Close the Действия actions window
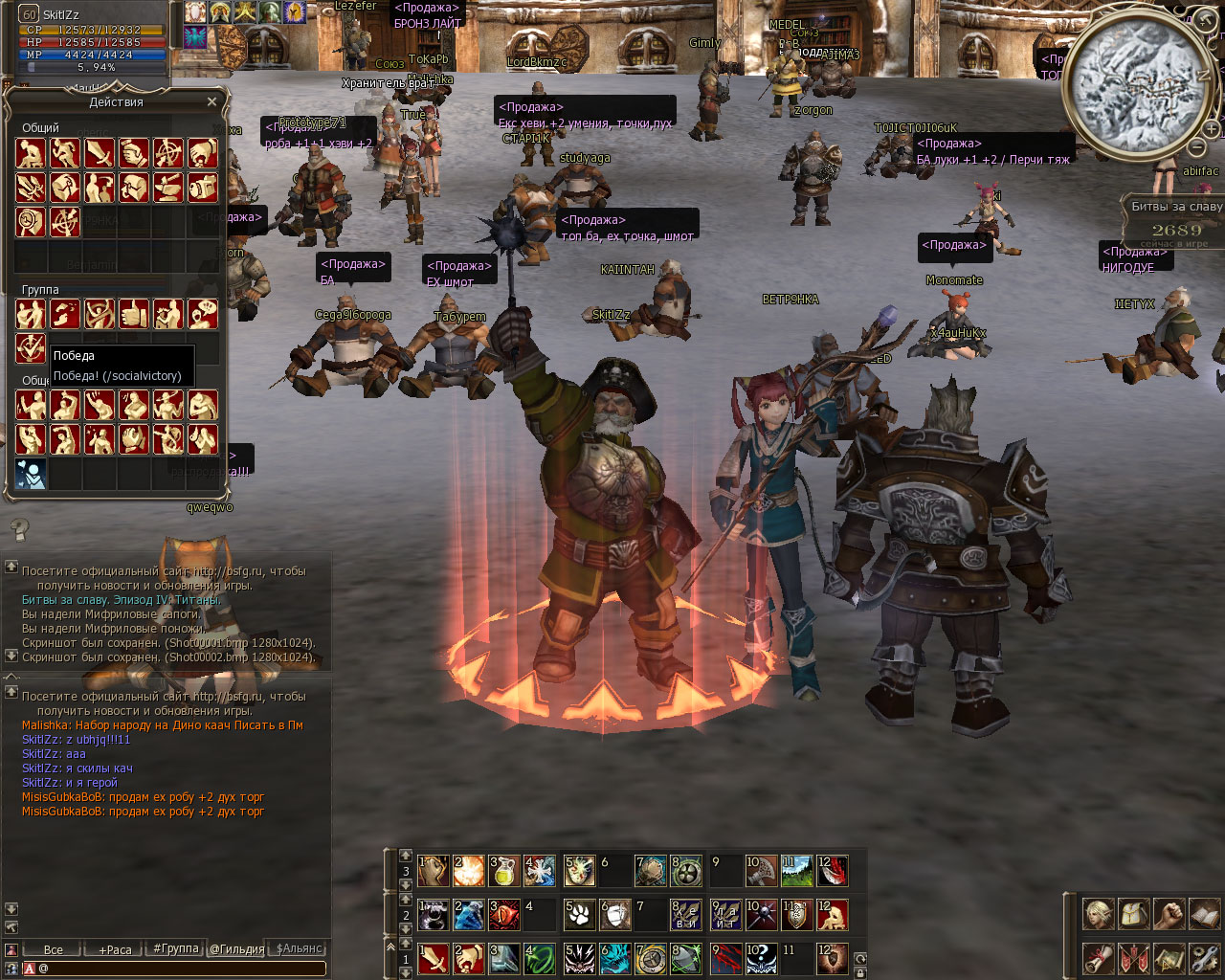This screenshot has width=1225, height=980. click(212, 101)
